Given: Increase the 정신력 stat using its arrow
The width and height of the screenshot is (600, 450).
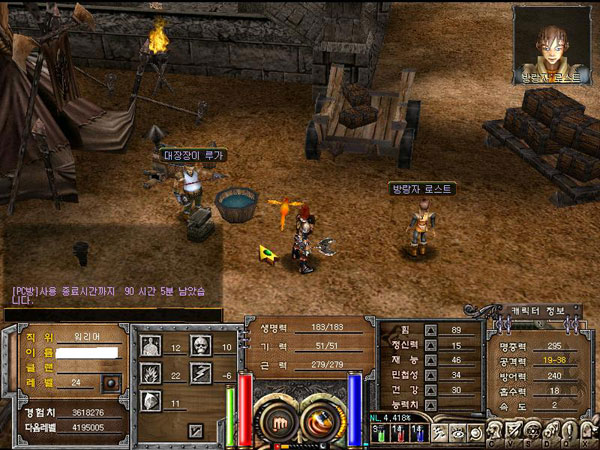Looking at the screenshot, I should [x=431, y=345].
